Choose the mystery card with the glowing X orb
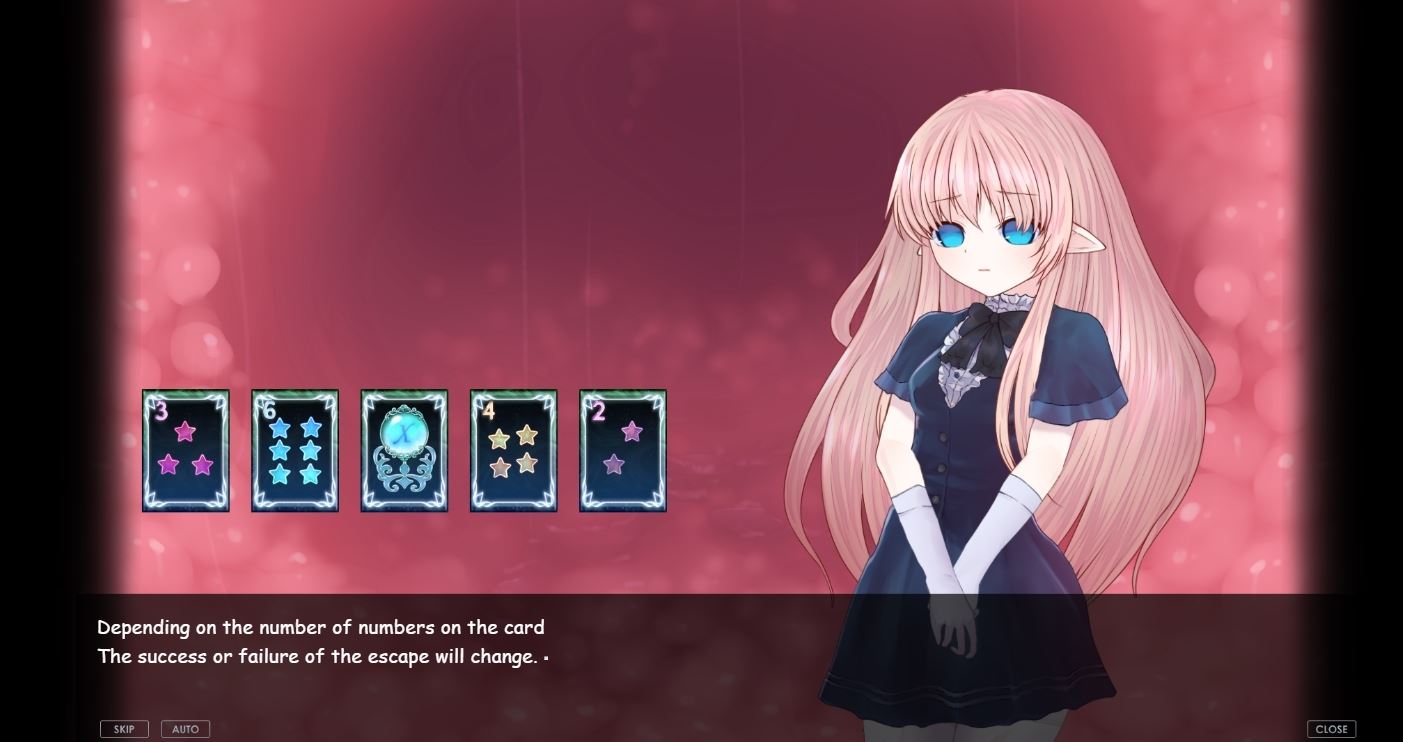 pyautogui.click(x=404, y=450)
